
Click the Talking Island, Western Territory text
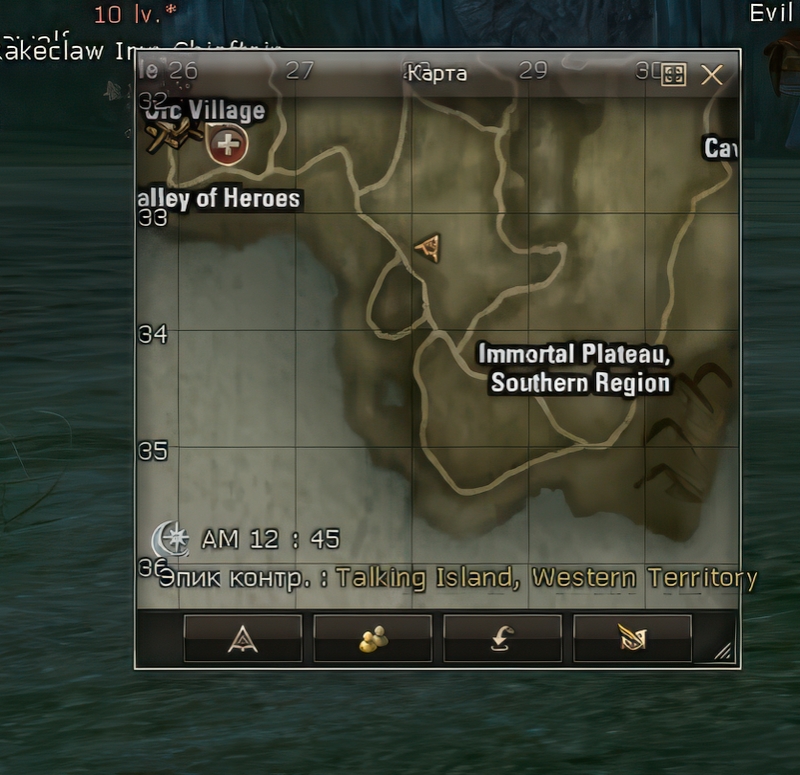(x=546, y=578)
